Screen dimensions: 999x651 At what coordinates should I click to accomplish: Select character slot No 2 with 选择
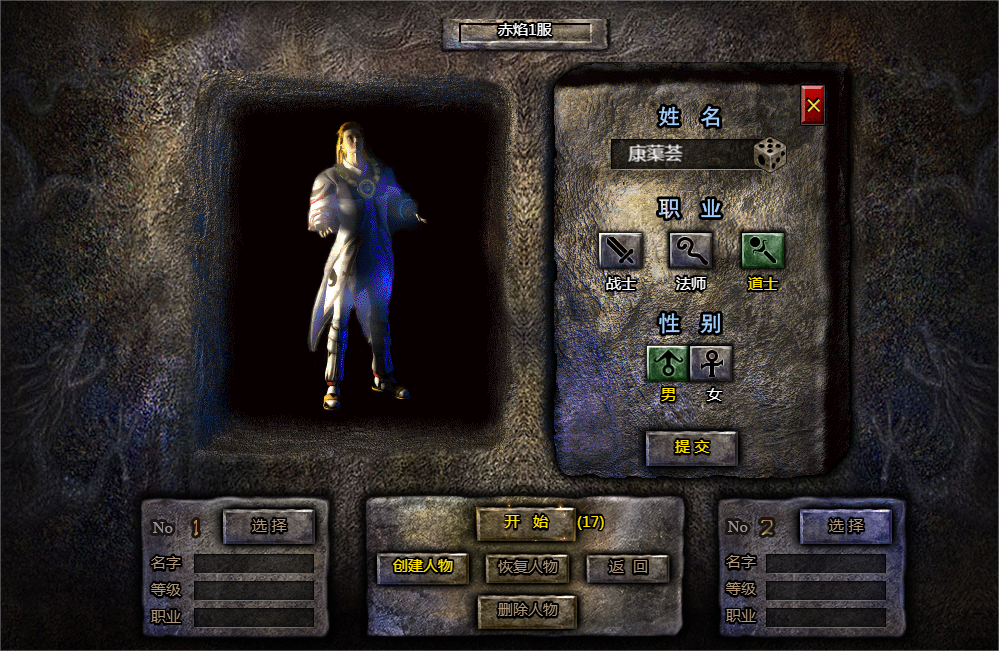pos(845,526)
